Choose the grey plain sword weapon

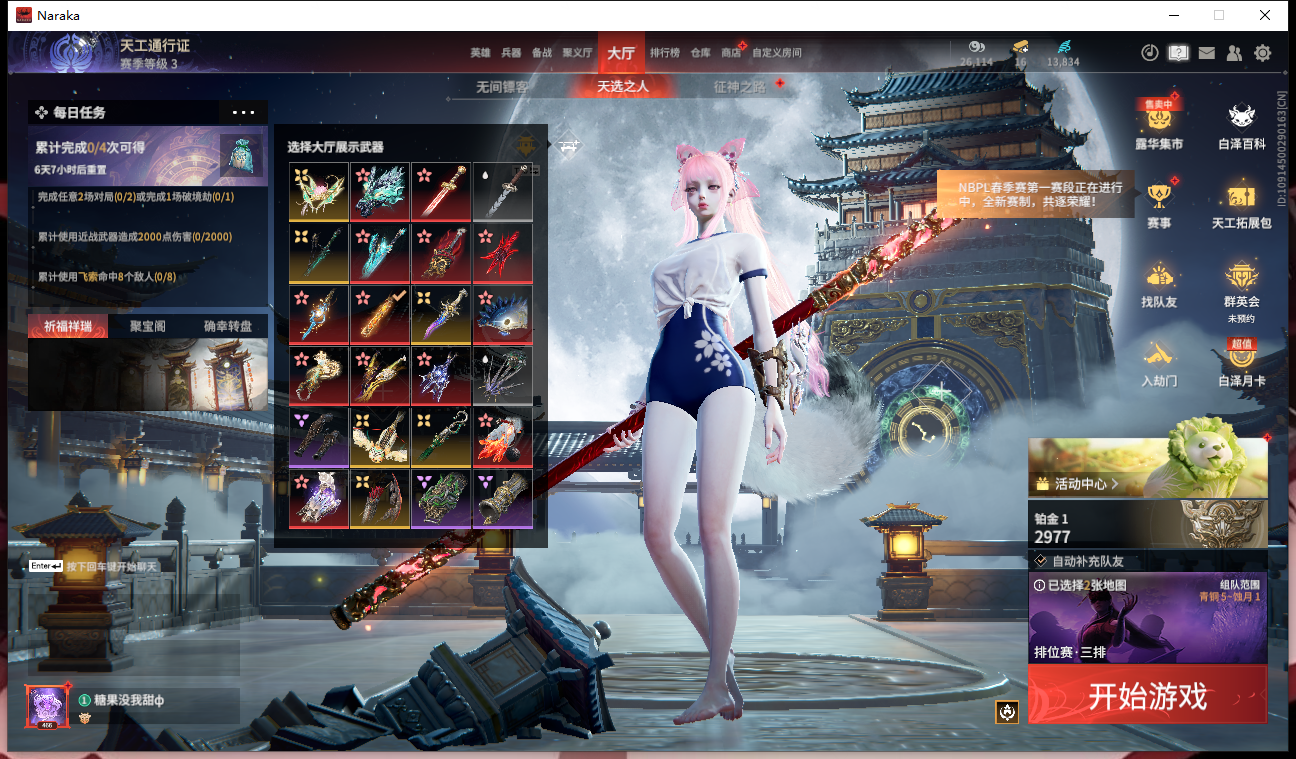[502, 192]
